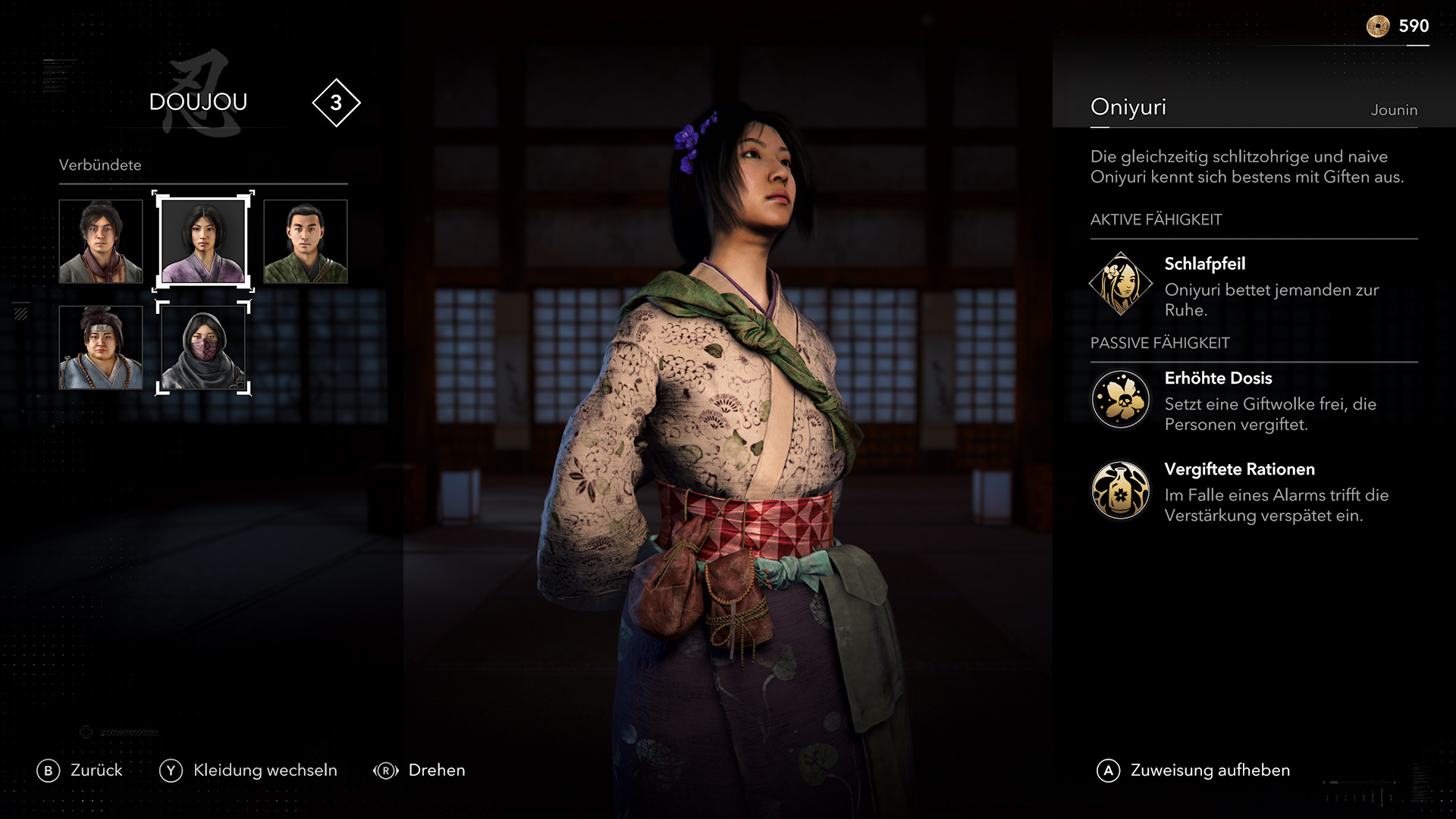
Task: Select the Vergiftete Rationen passive ability icon
Action: (1120, 490)
